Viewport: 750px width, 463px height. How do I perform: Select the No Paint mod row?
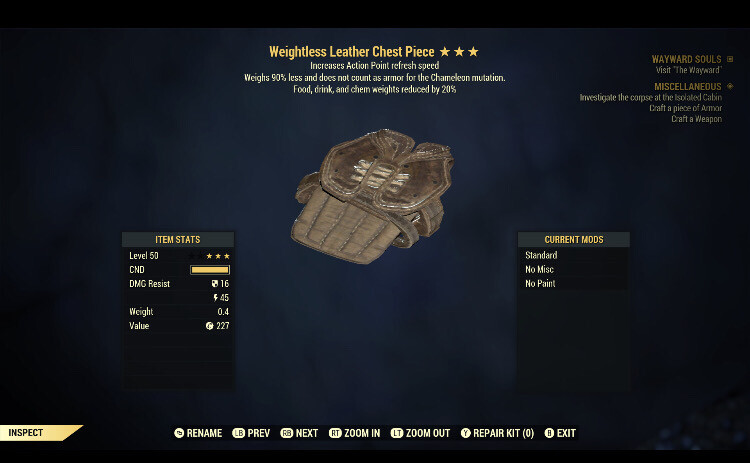pos(573,283)
